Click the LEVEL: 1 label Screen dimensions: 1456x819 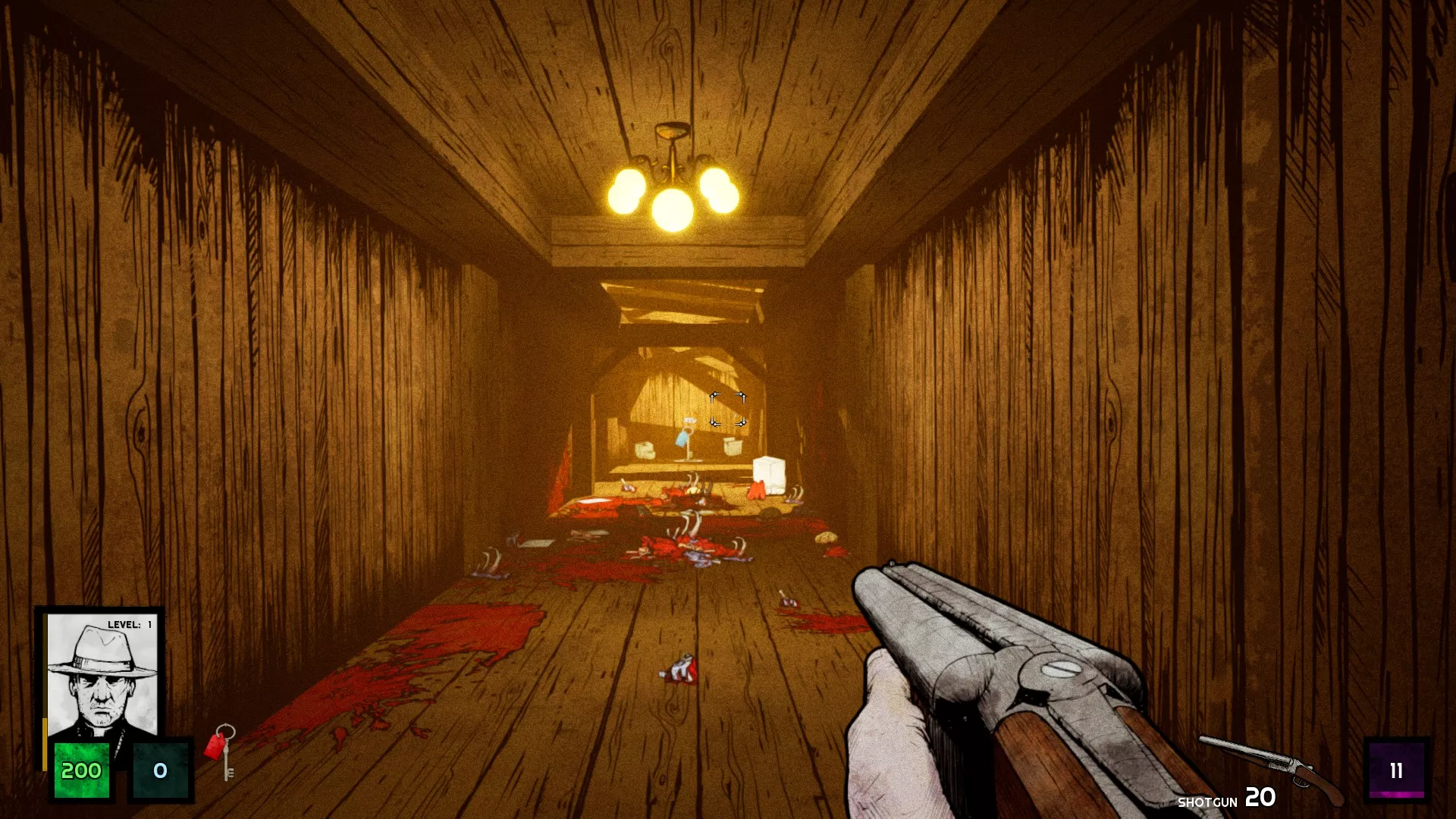[x=129, y=626]
